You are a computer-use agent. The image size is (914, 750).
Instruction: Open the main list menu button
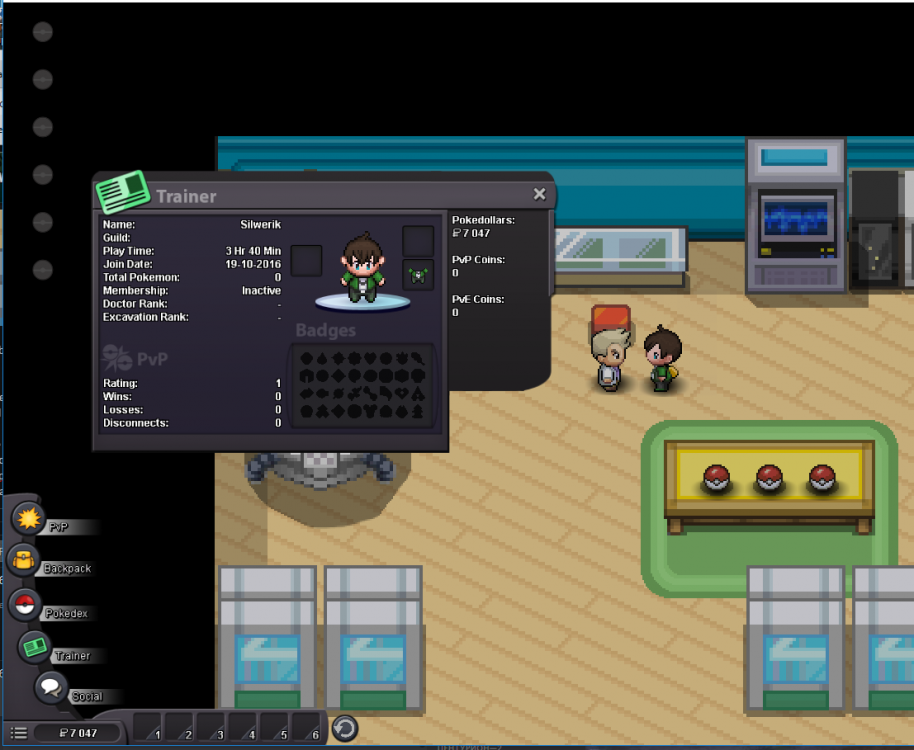point(19,733)
